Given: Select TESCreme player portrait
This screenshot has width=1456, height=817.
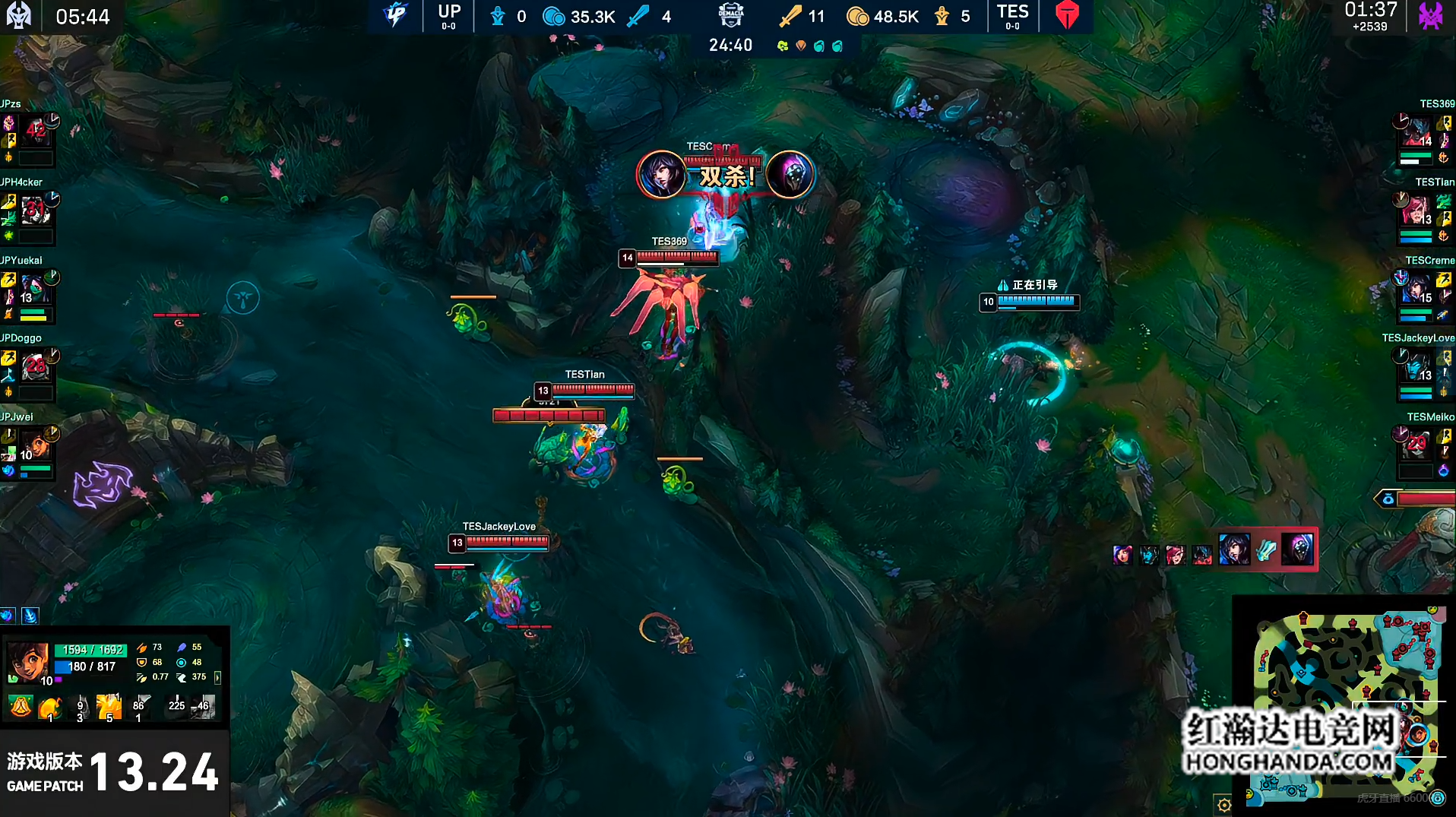Looking at the screenshot, I should coord(1416,289).
